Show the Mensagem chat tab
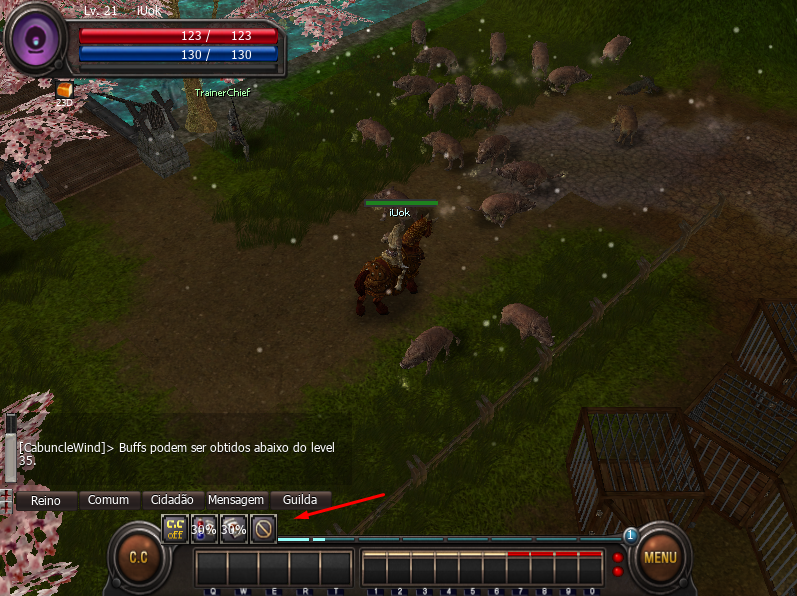 point(236,500)
